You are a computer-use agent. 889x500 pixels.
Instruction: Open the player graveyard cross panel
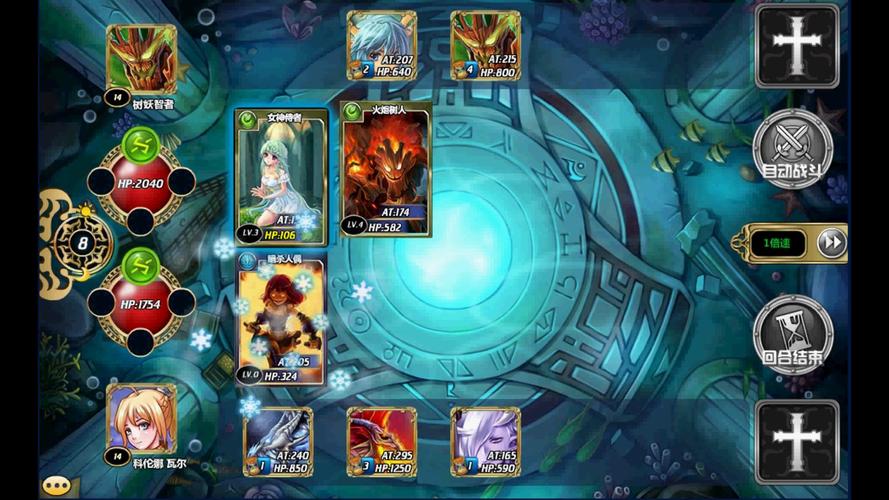point(797,442)
